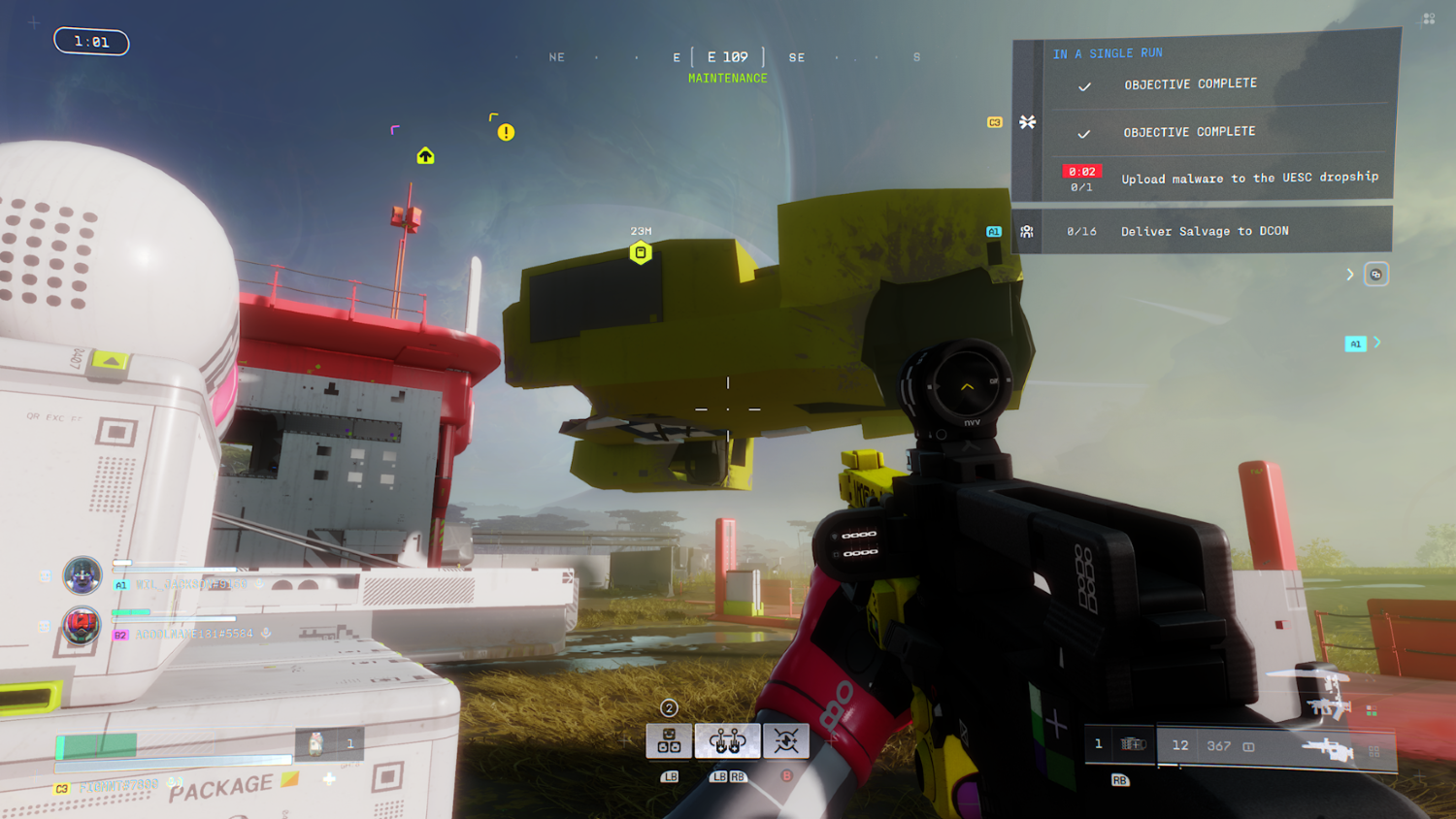Switch to the holstered secondary weapon icon

1325,704
